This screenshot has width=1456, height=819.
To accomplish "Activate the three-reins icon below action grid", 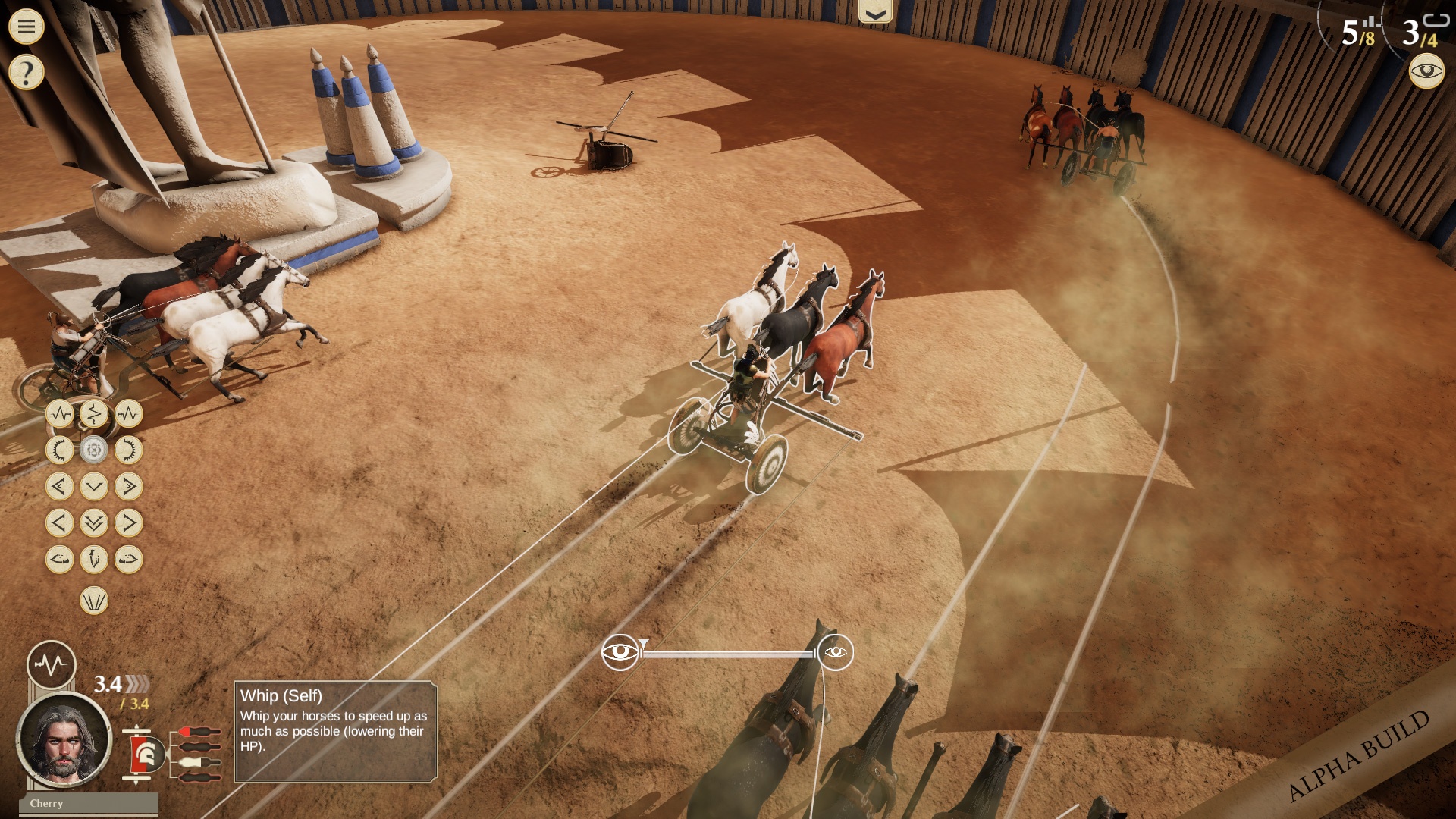I will [94, 601].
